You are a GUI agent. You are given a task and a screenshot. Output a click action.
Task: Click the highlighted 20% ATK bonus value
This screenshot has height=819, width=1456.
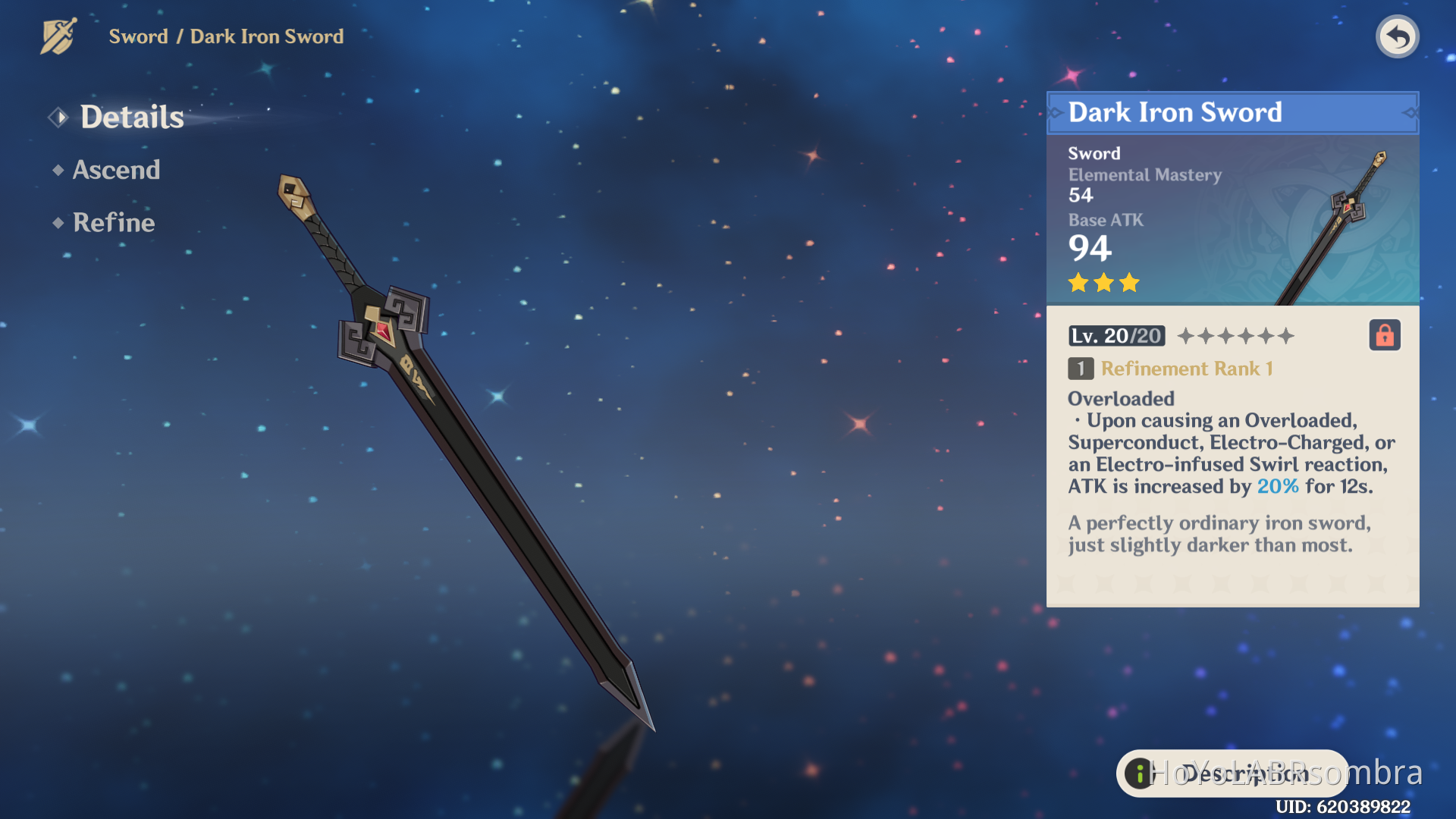pos(1277,486)
